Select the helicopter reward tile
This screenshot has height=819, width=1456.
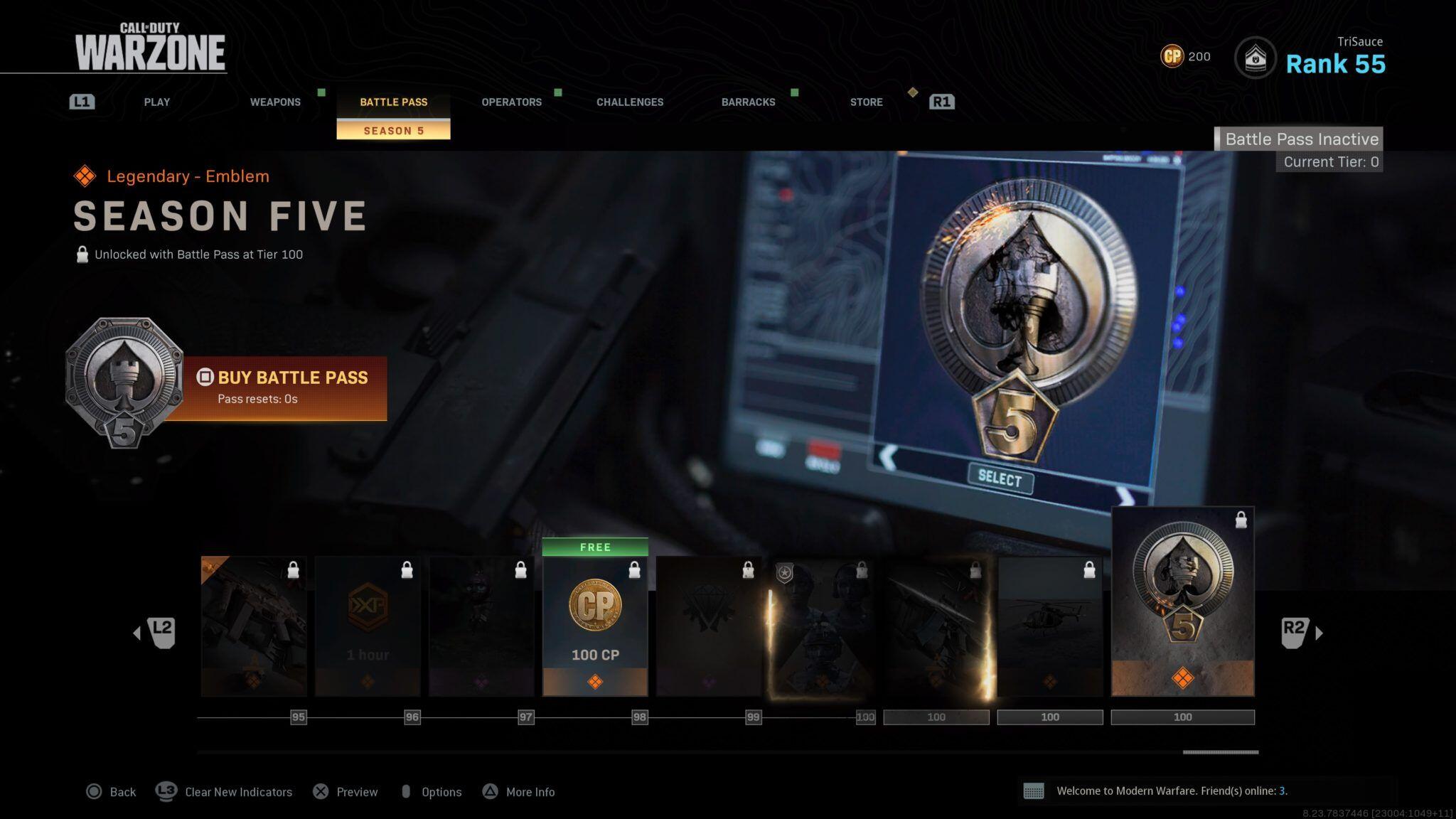tap(1050, 626)
